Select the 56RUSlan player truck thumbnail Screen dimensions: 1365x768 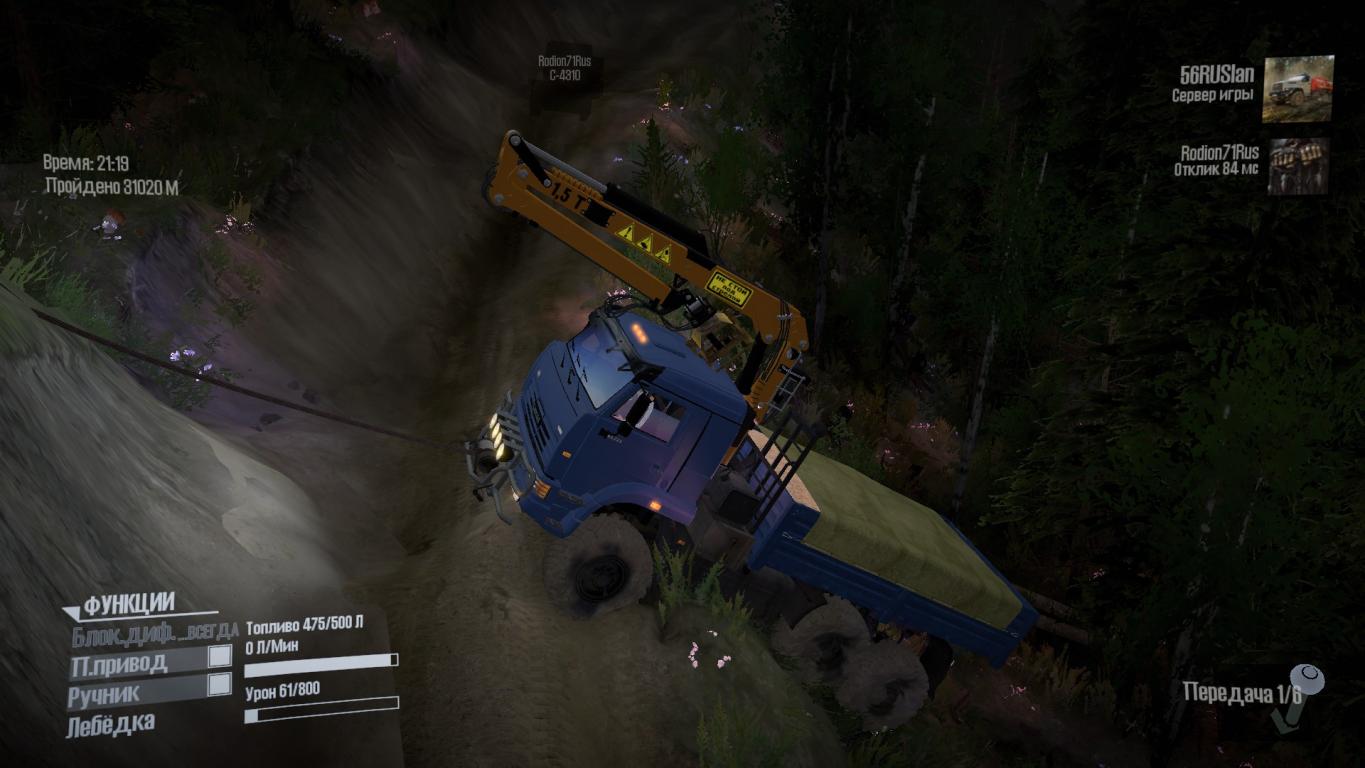point(1297,89)
